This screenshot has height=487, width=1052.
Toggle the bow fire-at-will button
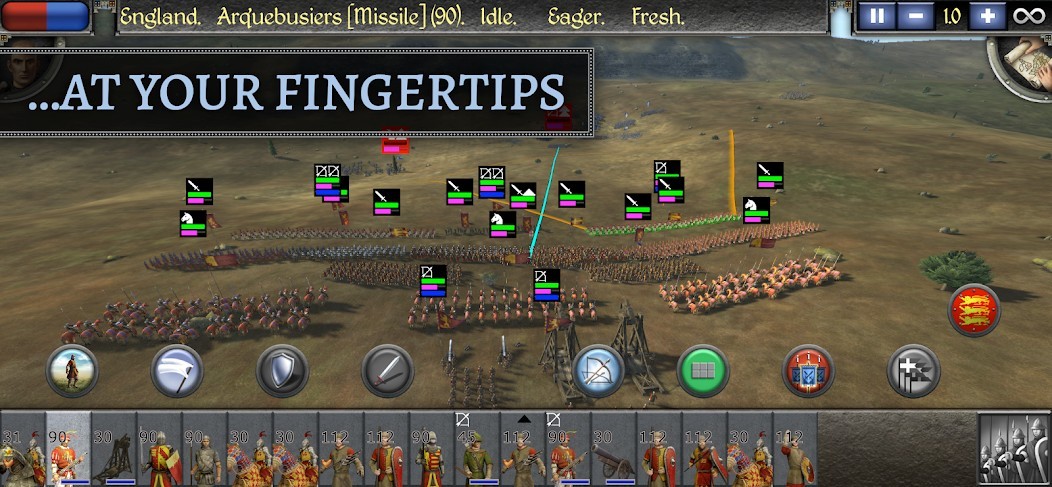pyautogui.click(x=598, y=372)
